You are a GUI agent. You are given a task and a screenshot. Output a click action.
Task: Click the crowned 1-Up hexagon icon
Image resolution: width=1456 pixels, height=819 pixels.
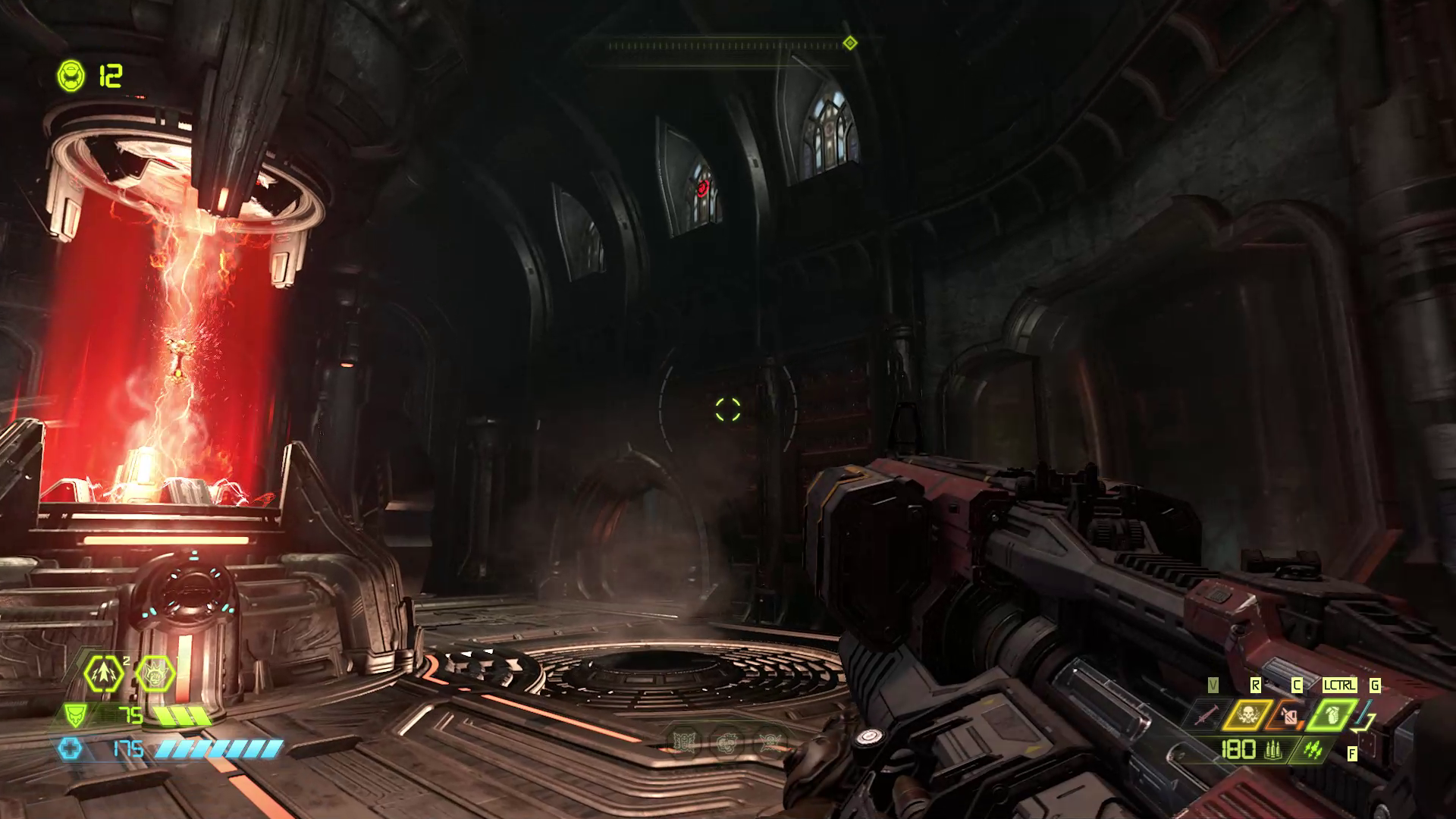[155, 673]
